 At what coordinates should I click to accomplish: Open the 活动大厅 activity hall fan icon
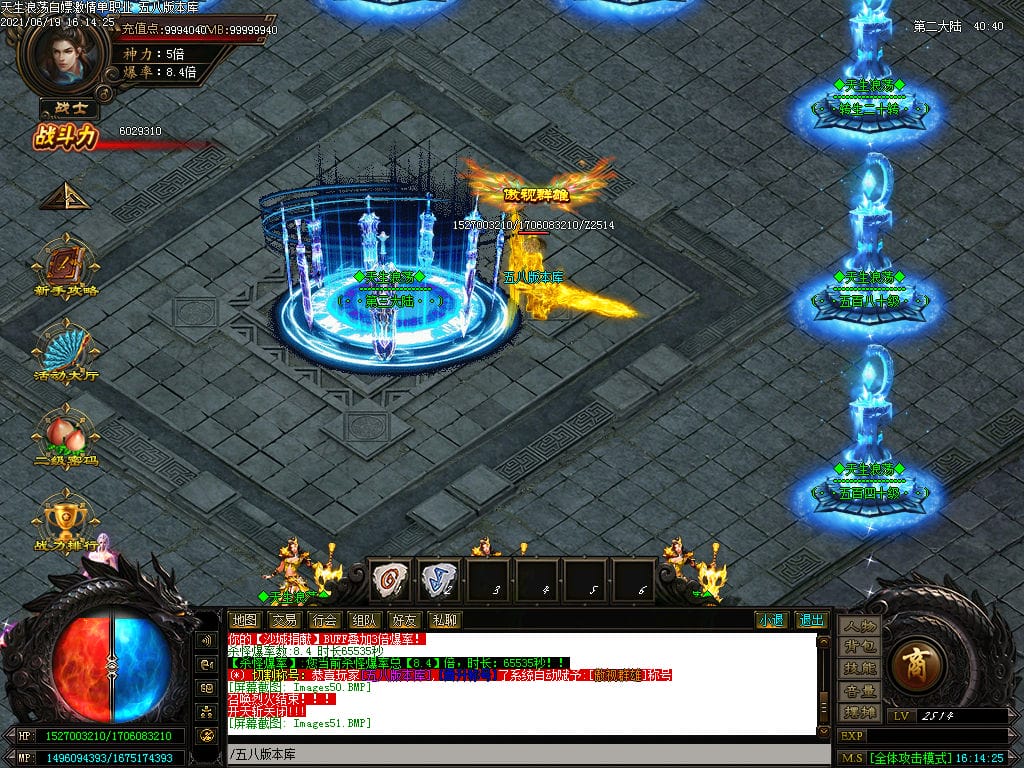[65, 350]
